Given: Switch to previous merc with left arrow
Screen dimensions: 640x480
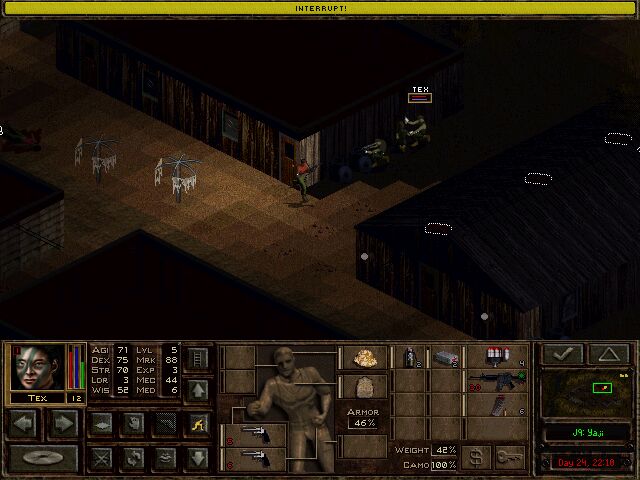Looking at the screenshot, I should pos(26,423).
